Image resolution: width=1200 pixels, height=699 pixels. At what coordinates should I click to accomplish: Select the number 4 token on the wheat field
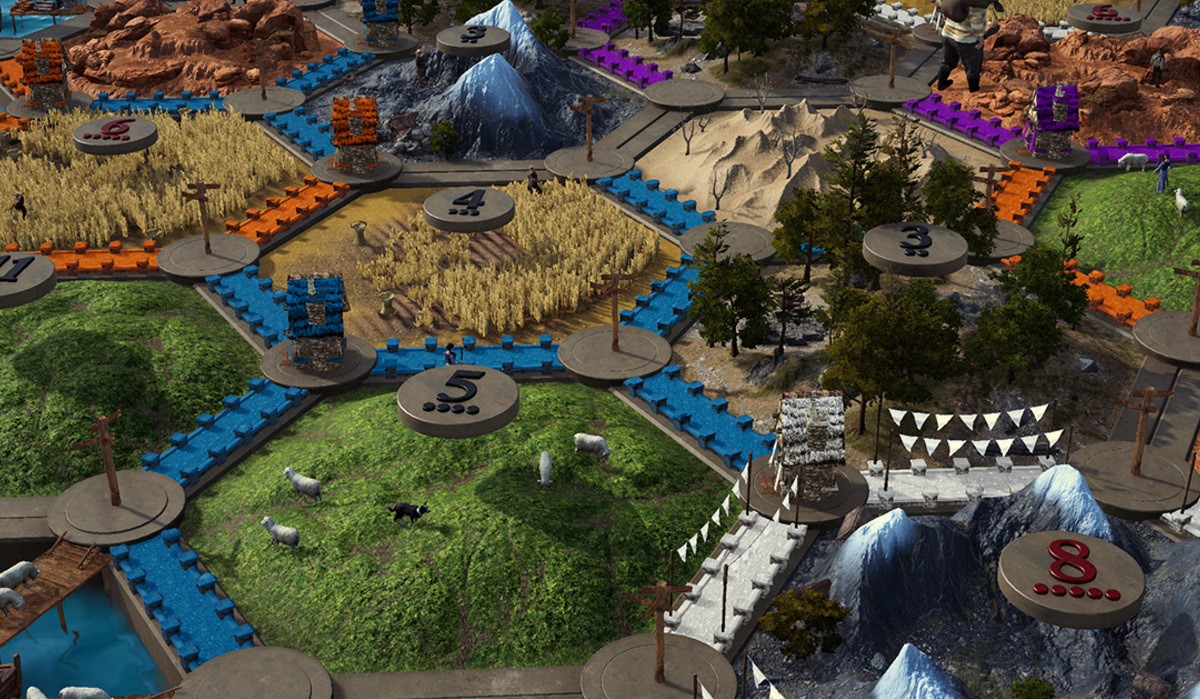coord(468,208)
